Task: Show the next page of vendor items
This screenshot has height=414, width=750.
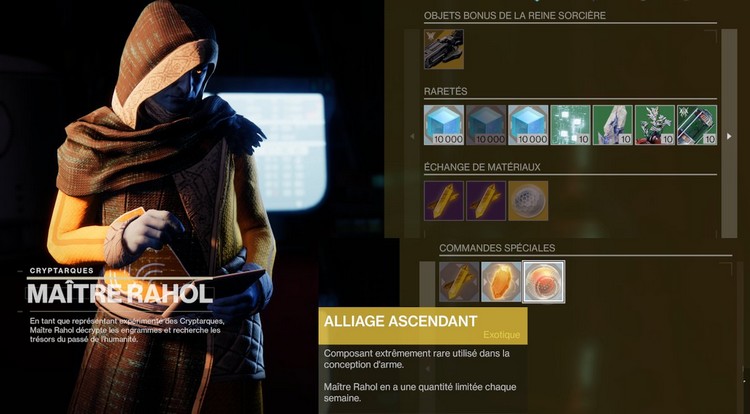Action: [x=729, y=137]
